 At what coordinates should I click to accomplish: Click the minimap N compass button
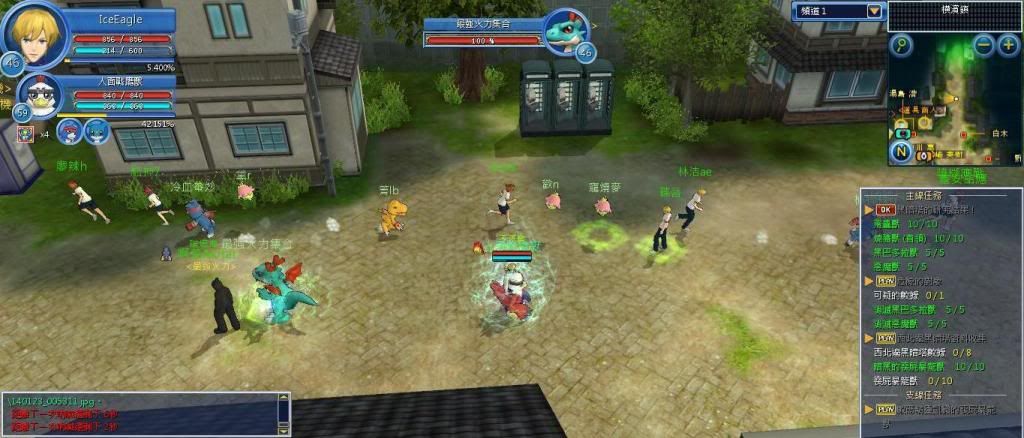pos(902,152)
